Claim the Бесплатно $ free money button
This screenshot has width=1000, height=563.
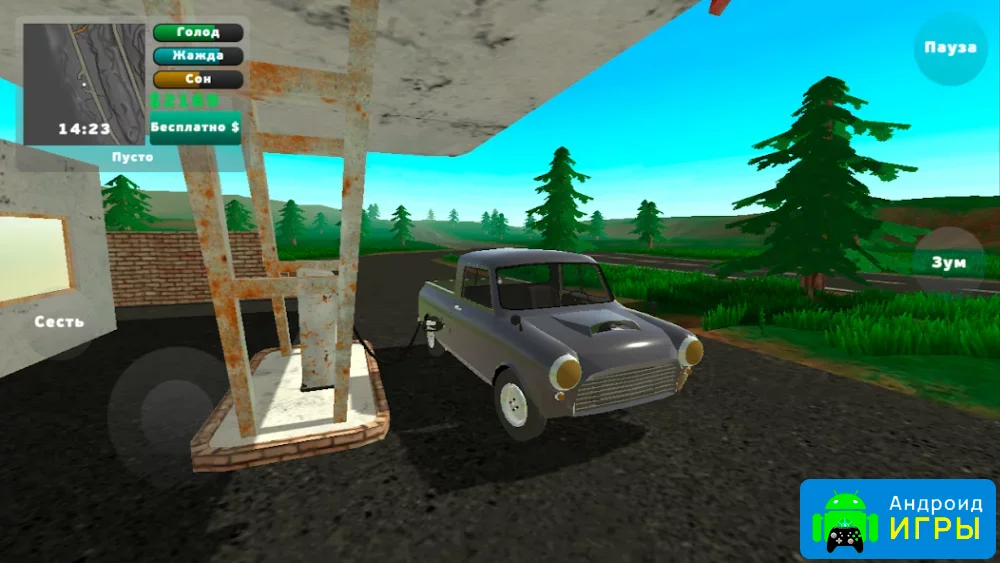195,127
